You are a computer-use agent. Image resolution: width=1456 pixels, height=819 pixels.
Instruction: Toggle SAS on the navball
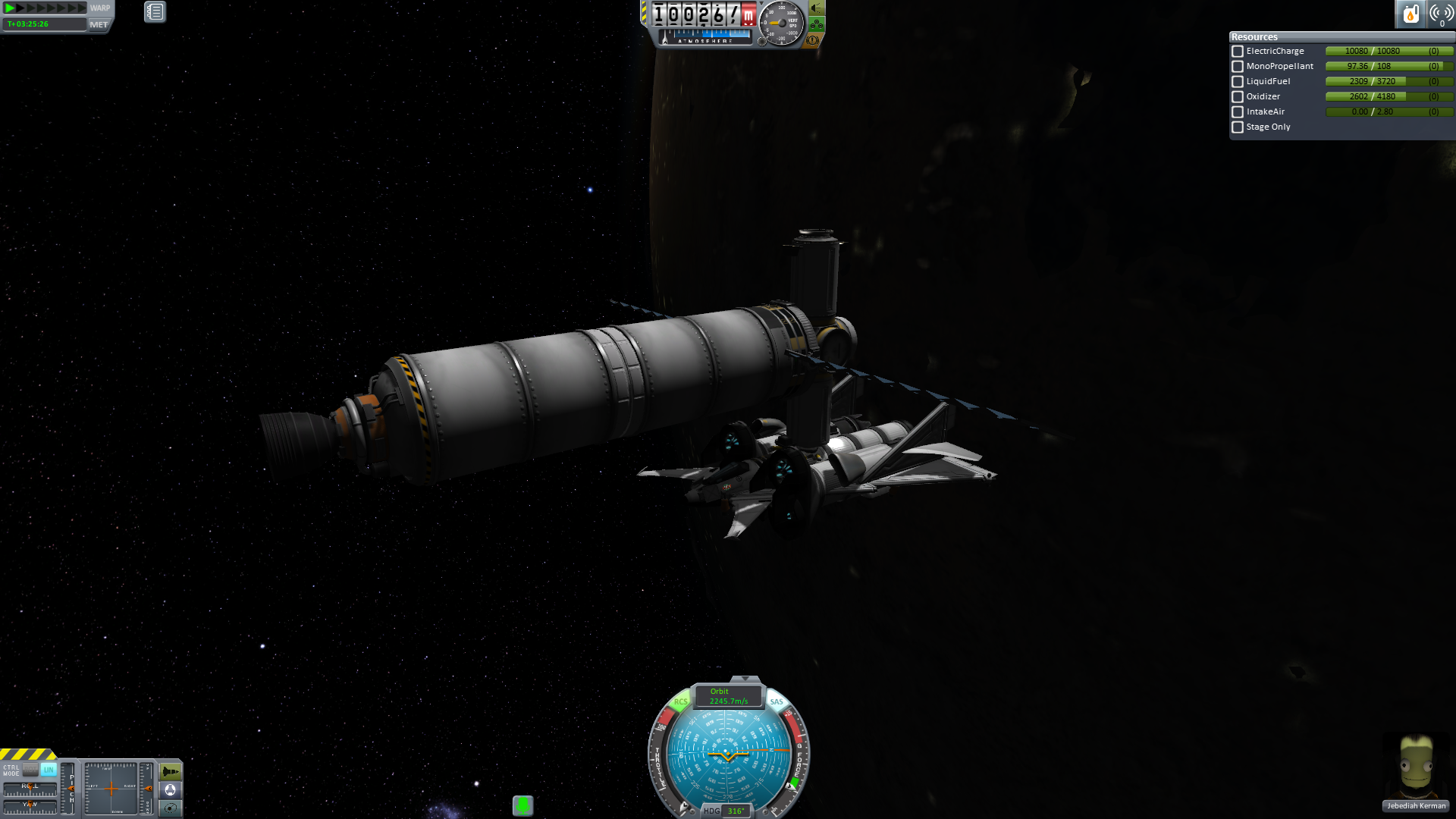pos(777,701)
